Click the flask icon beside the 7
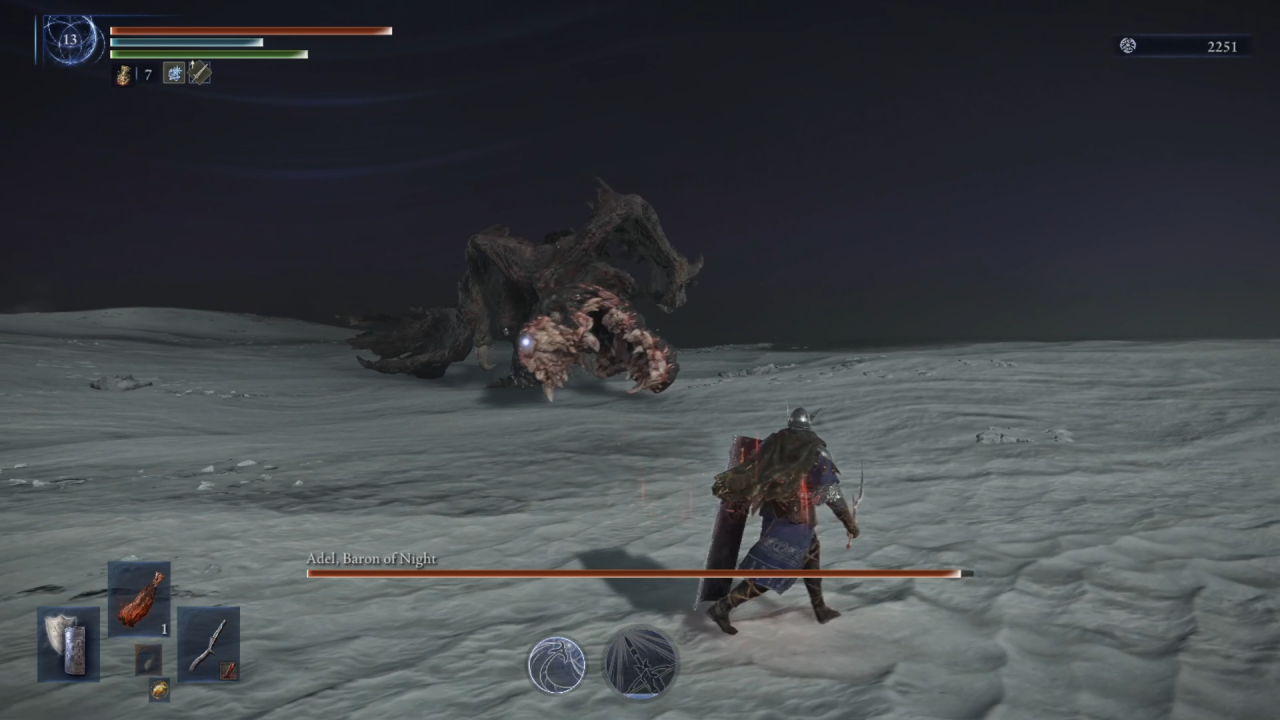 coord(124,74)
